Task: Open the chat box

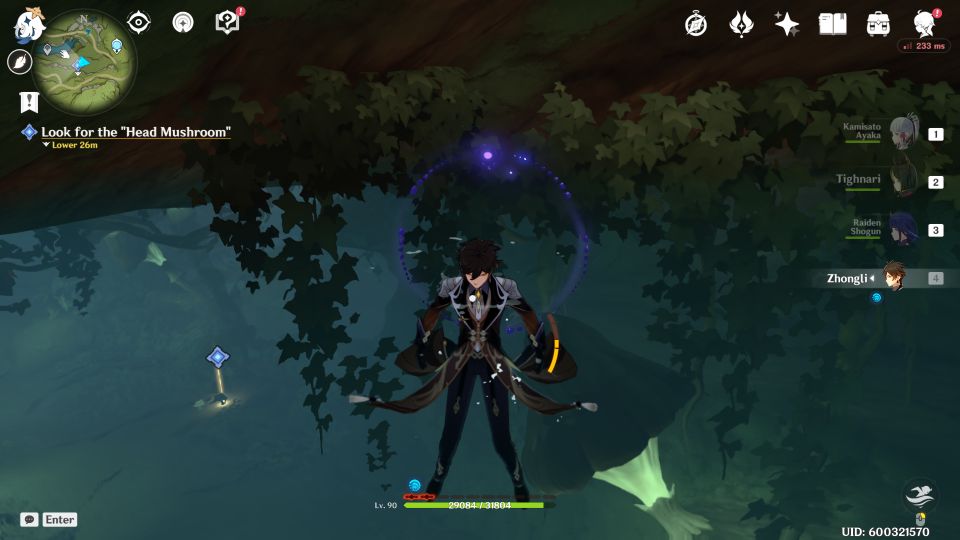Action: pos(30,520)
